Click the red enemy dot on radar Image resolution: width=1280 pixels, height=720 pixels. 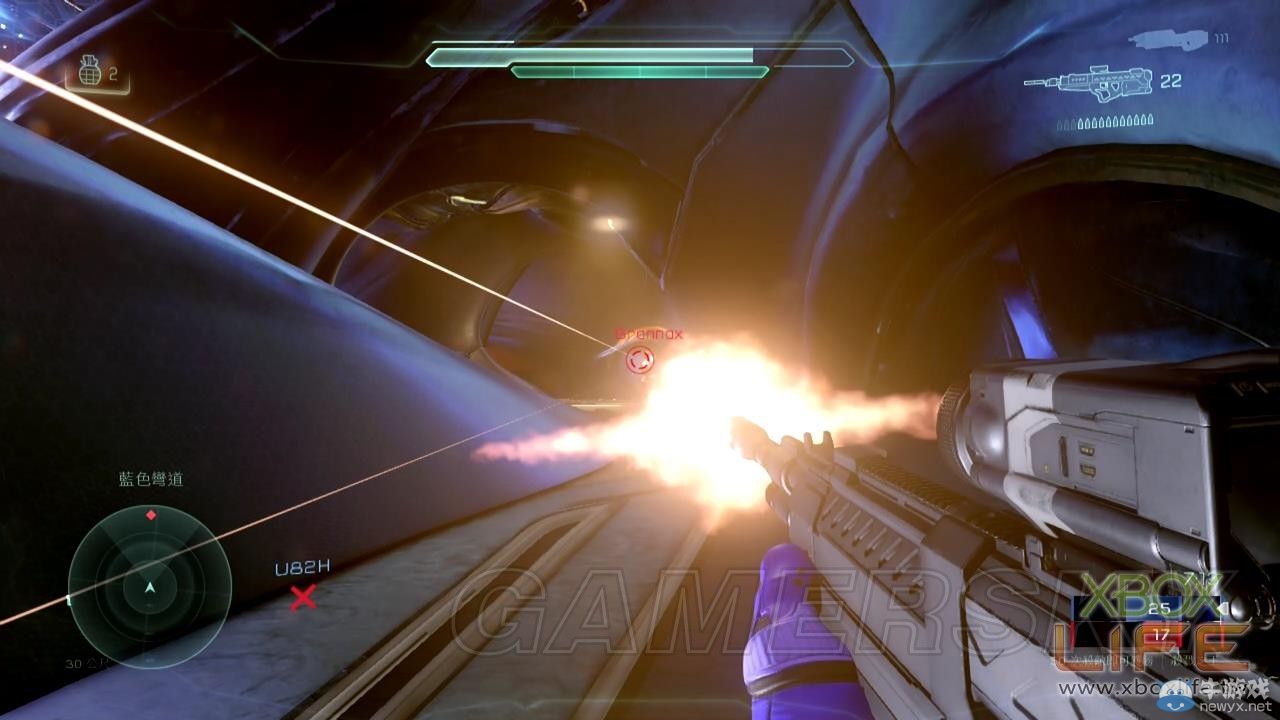(x=151, y=515)
